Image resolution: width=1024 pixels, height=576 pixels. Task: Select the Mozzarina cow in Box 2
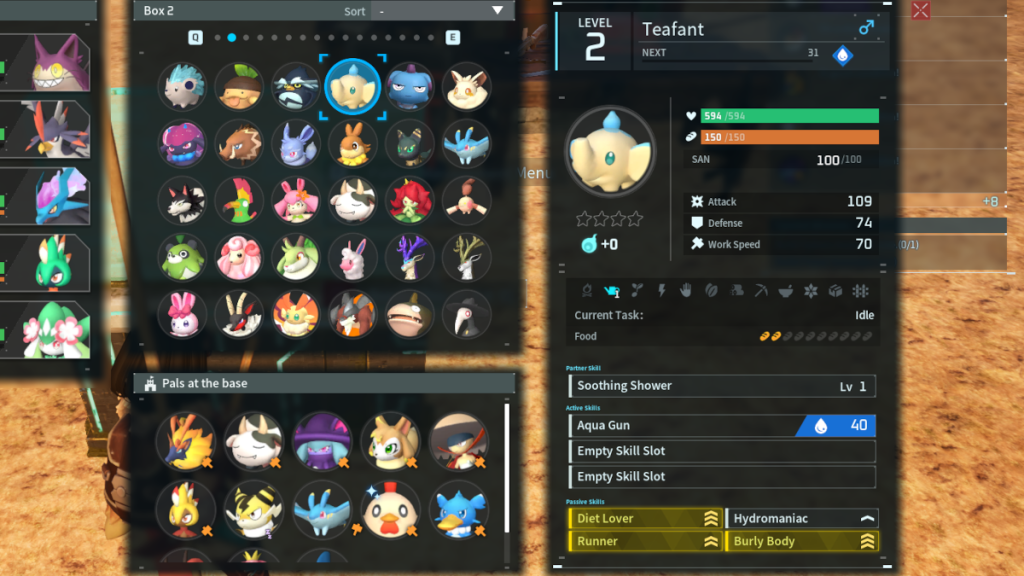[x=352, y=201]
